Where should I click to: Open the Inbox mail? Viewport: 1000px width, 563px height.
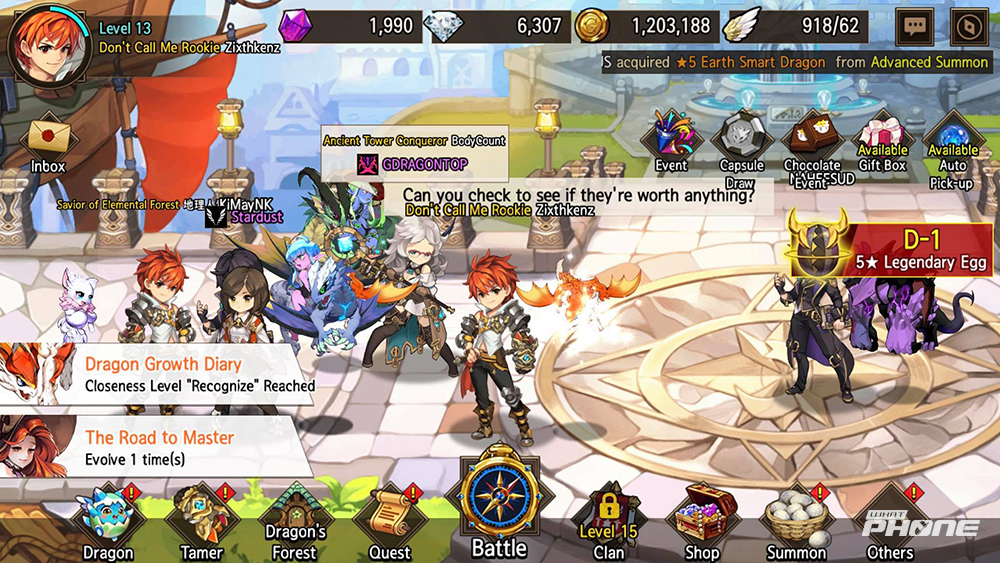click(47, 142)
